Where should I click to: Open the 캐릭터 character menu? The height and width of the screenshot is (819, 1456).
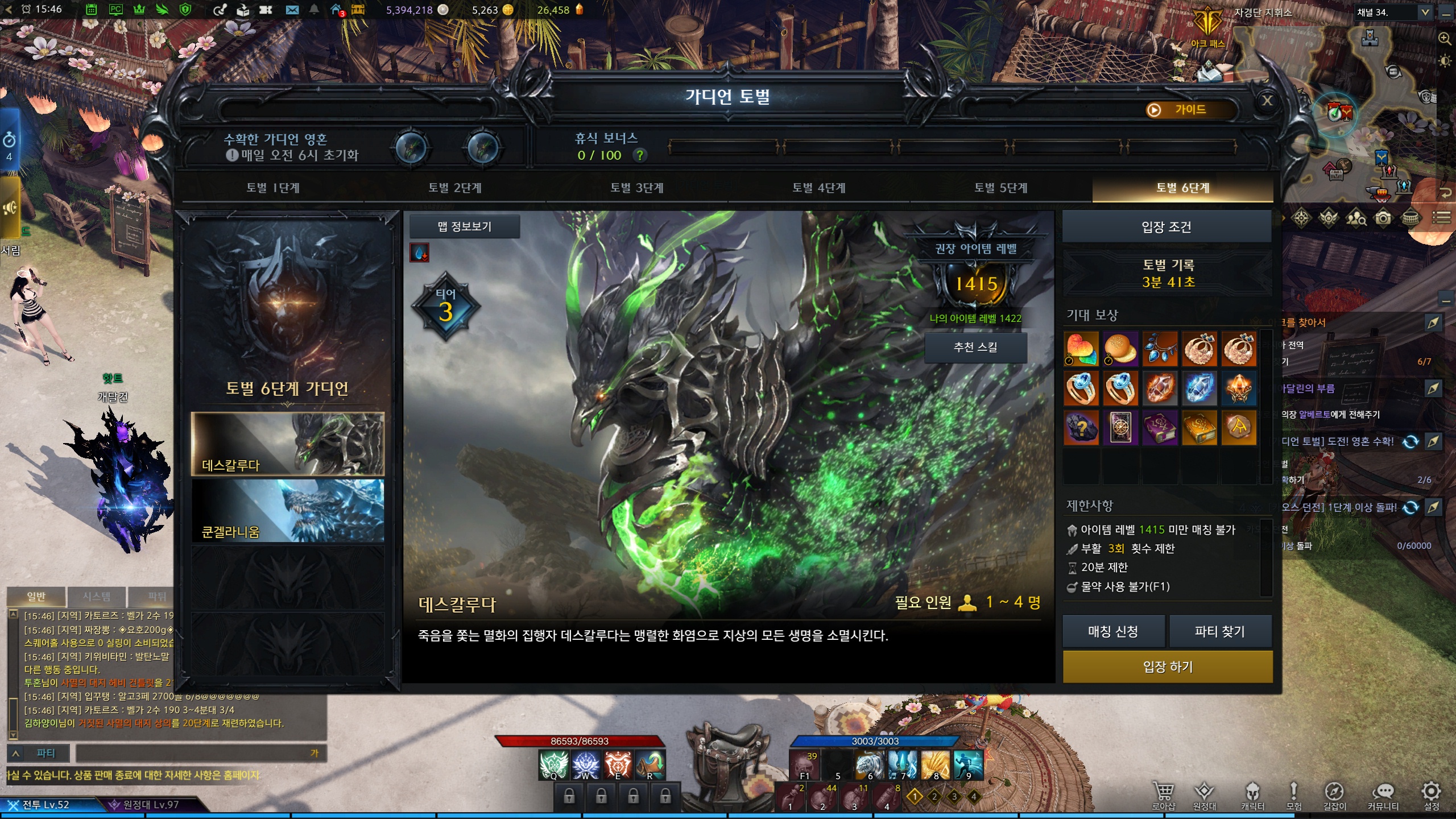[1252, 795]
